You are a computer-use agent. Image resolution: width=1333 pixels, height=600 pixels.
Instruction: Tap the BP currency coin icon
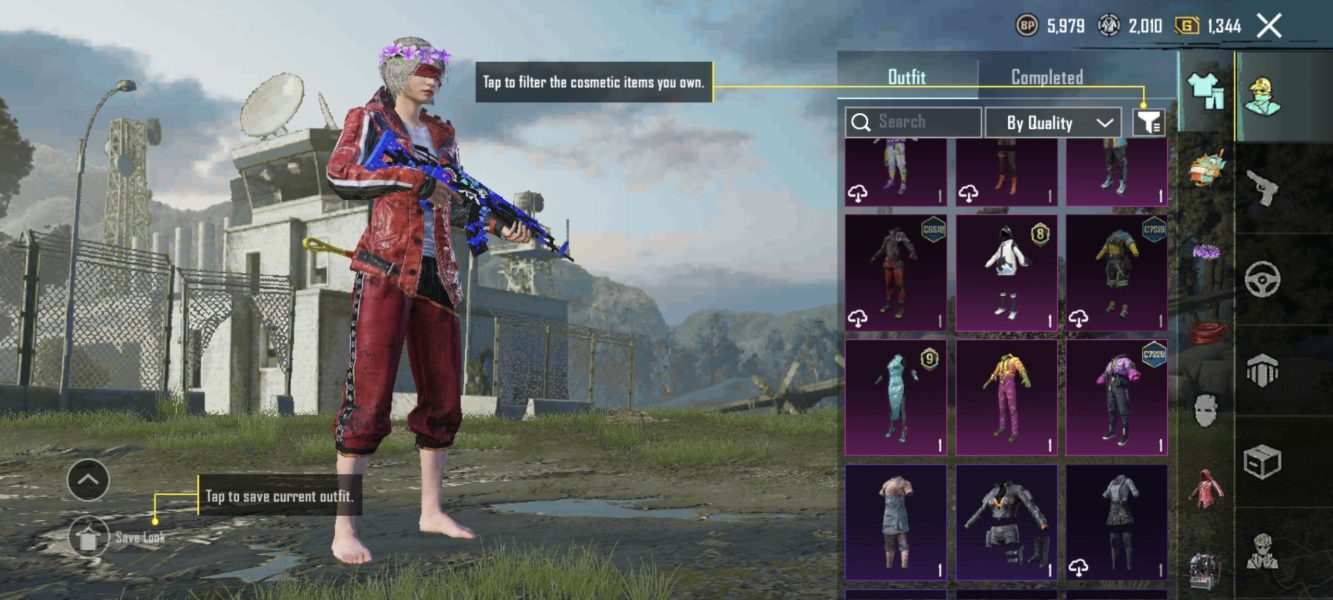pyautogui.click(x=1027, y=26)
